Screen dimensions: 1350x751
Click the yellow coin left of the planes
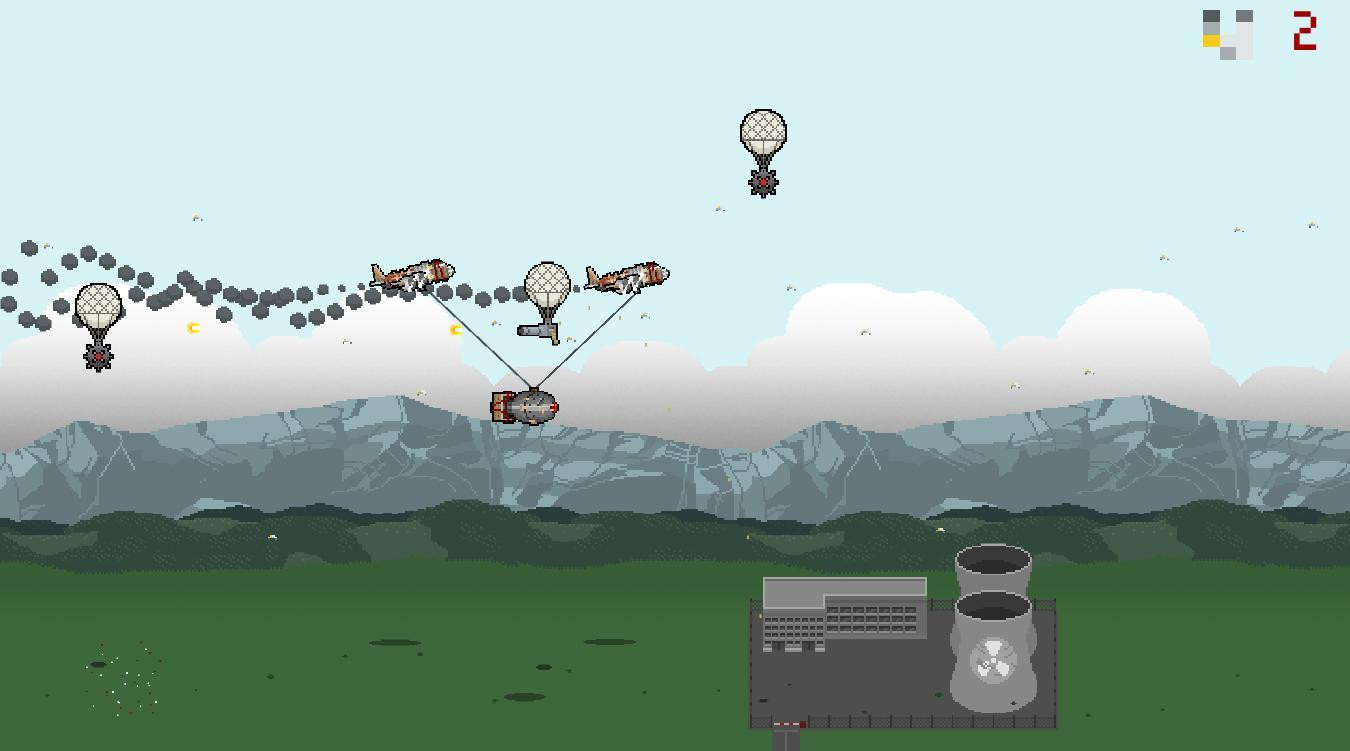pos(456,328)
